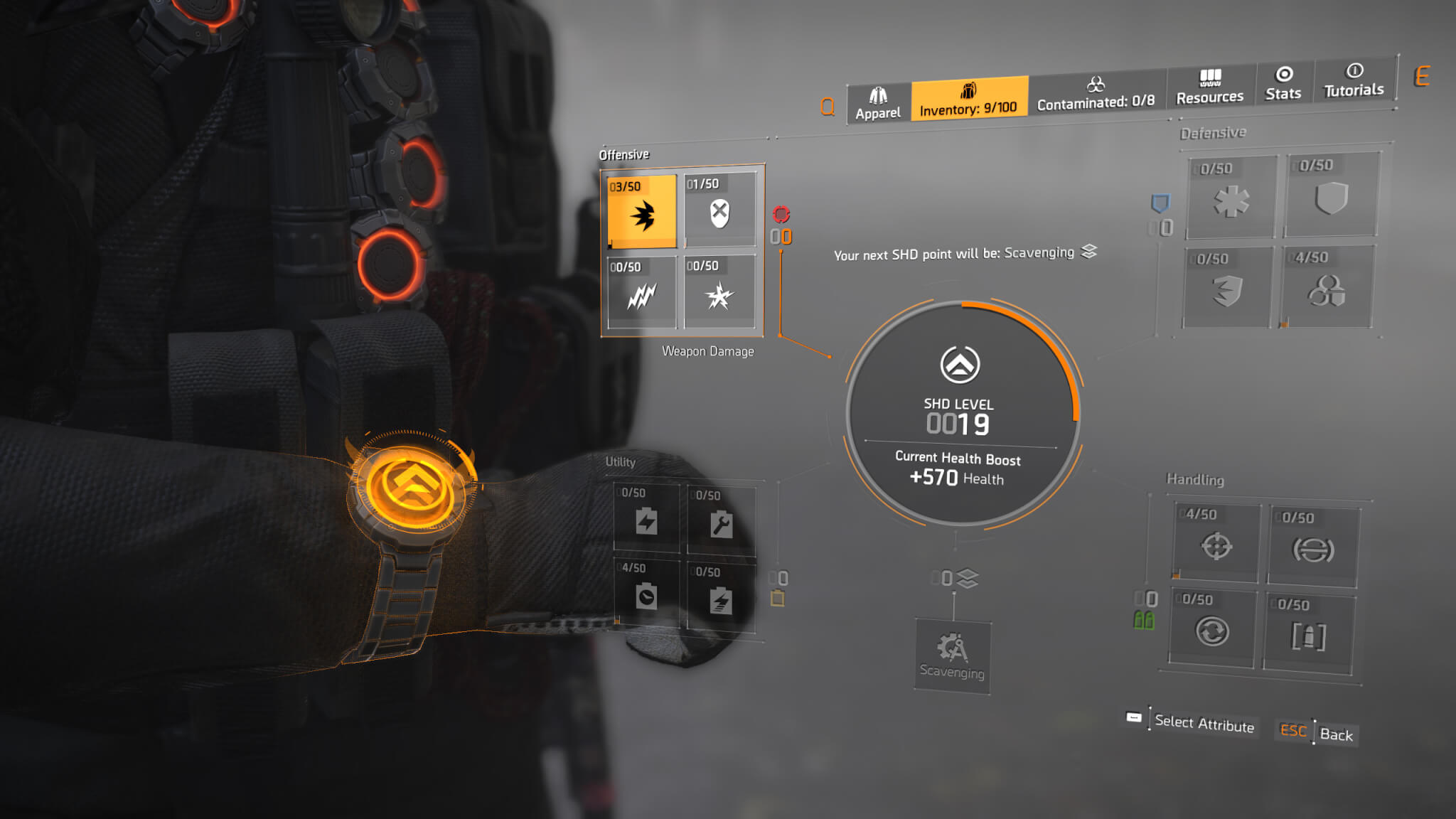Select the Handling bracketed magazine ammo attribute
The image size is (1456, 819).
[1308, 634]
